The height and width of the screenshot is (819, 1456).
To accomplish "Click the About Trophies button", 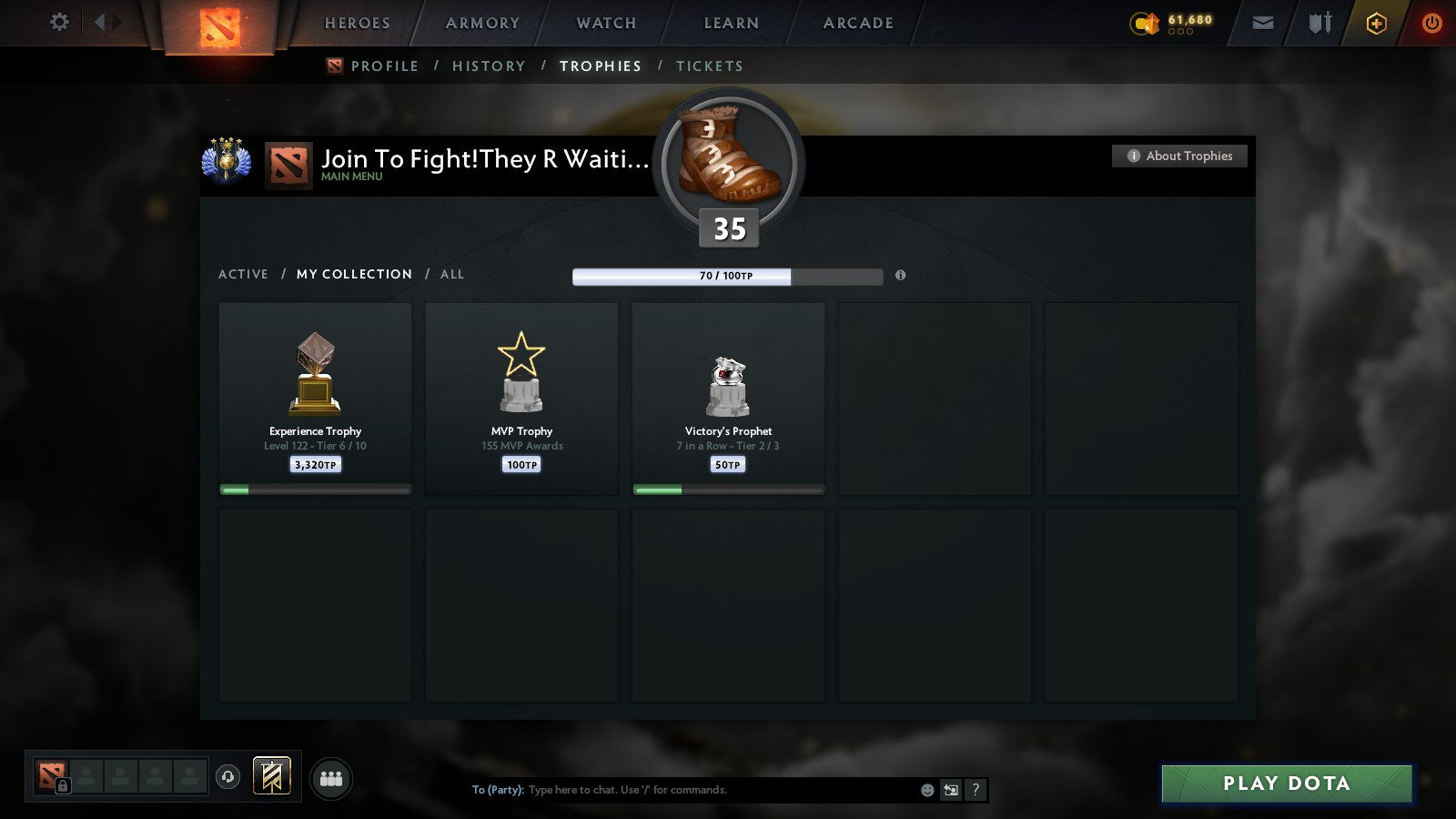I will click(1178, 156).
